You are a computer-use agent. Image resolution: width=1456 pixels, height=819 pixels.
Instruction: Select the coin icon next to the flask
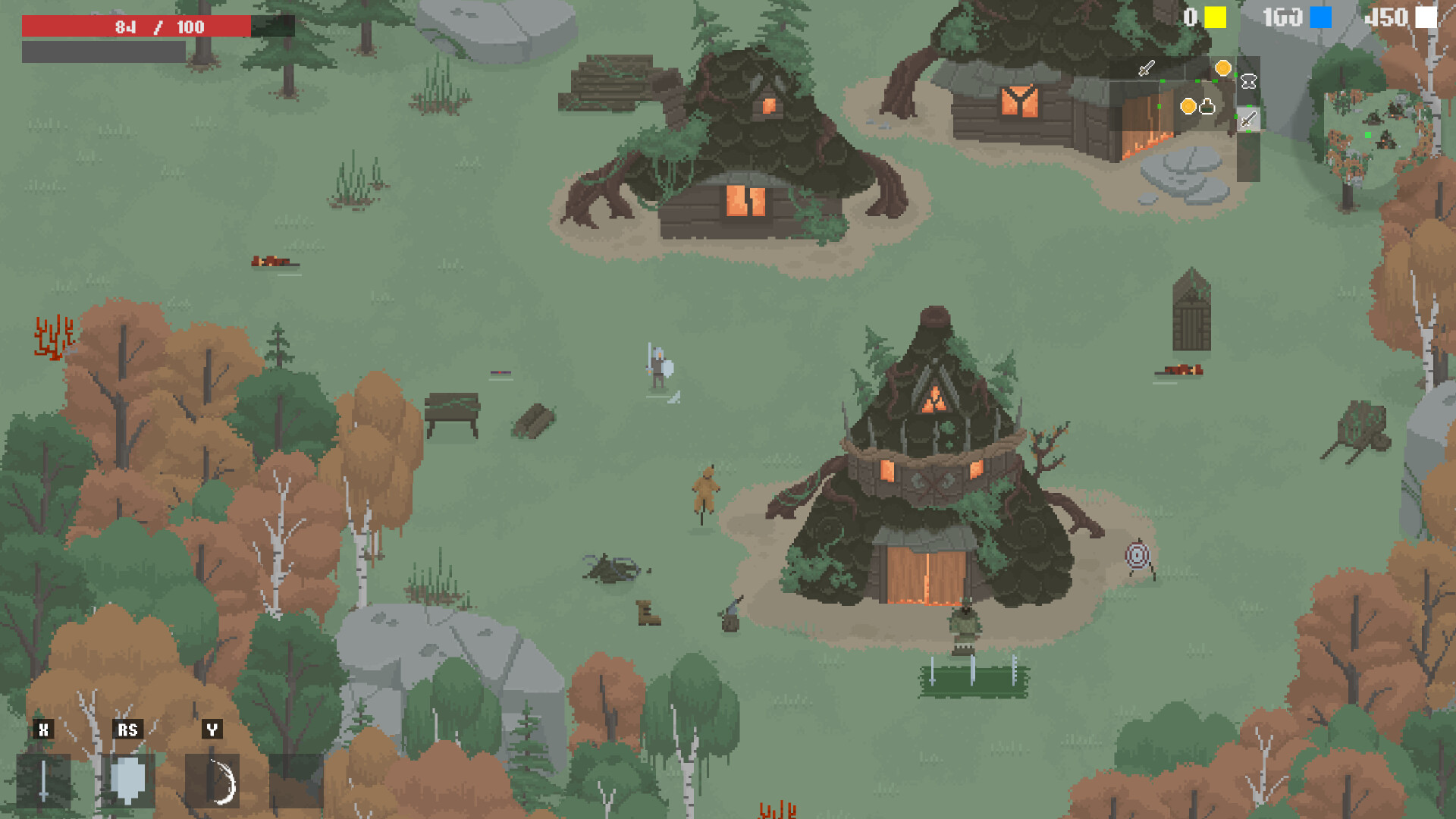tap(1188, 106)
